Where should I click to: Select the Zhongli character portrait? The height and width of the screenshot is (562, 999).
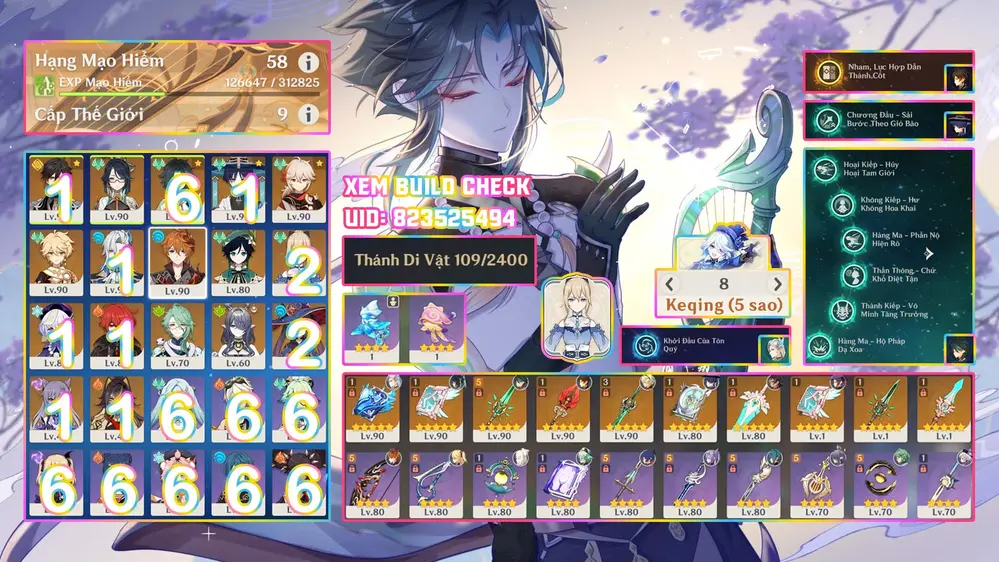(57, 187)
